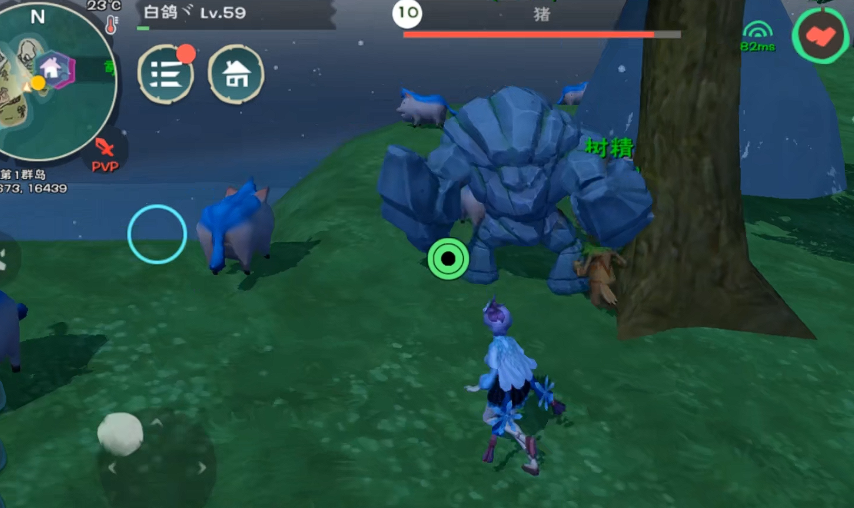Screen dimensions: 854x508
Task: Tap the house home button
Action: pos(236,73)
